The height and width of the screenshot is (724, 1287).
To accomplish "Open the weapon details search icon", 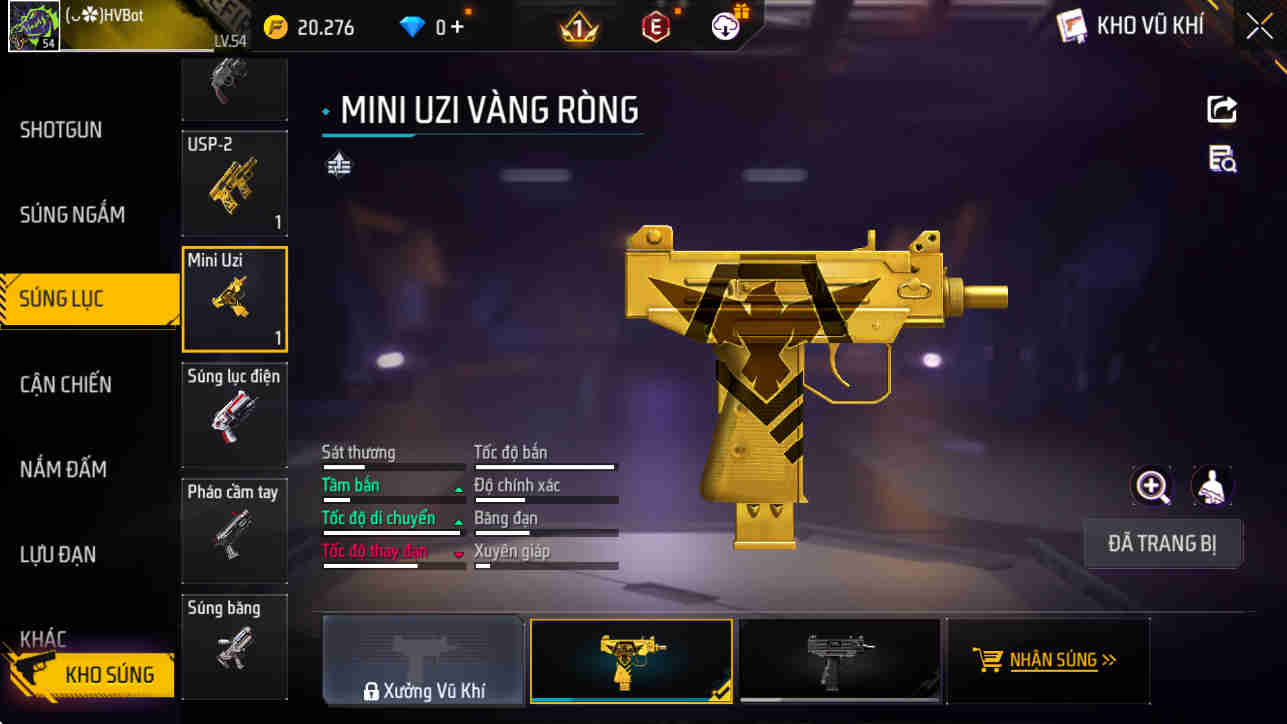I will click(x=1222, y=159).
